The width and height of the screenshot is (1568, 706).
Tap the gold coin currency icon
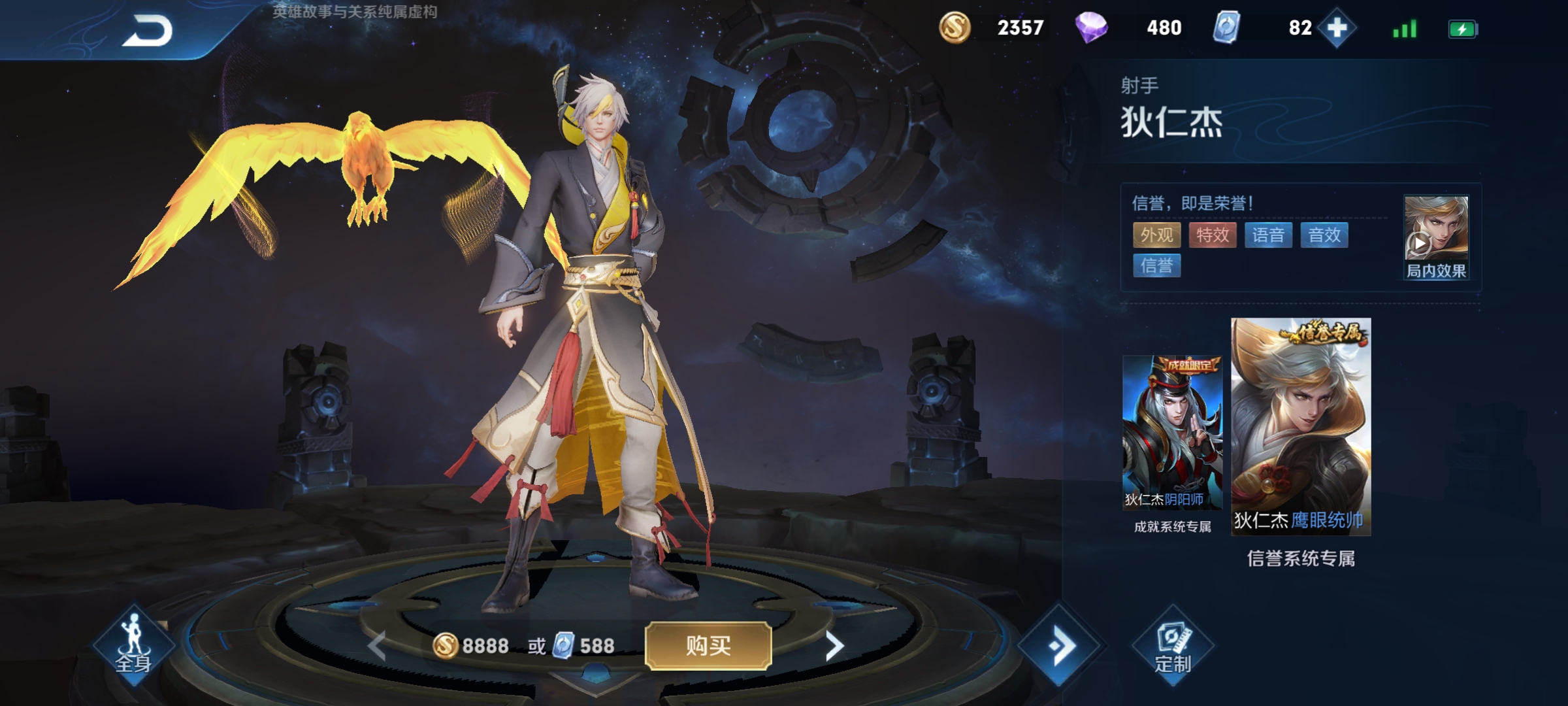955,28
